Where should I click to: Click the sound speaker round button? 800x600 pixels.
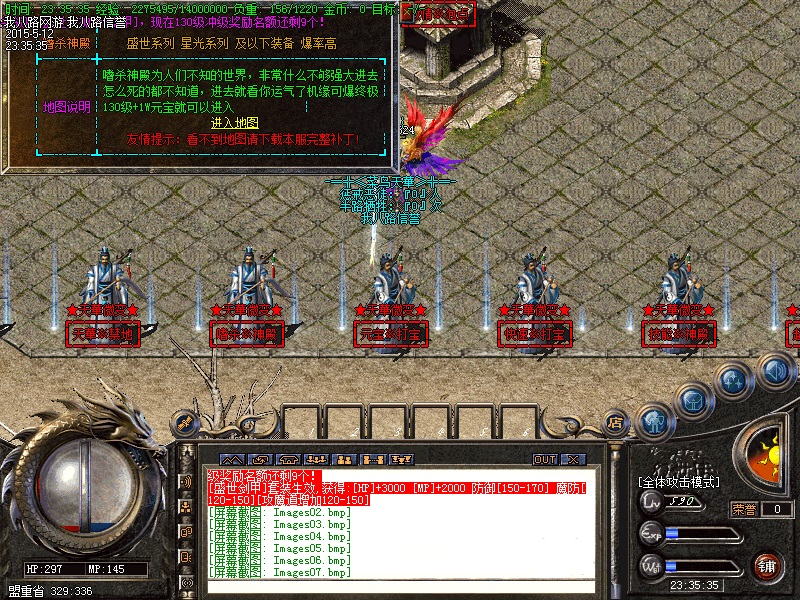point(775,372)
